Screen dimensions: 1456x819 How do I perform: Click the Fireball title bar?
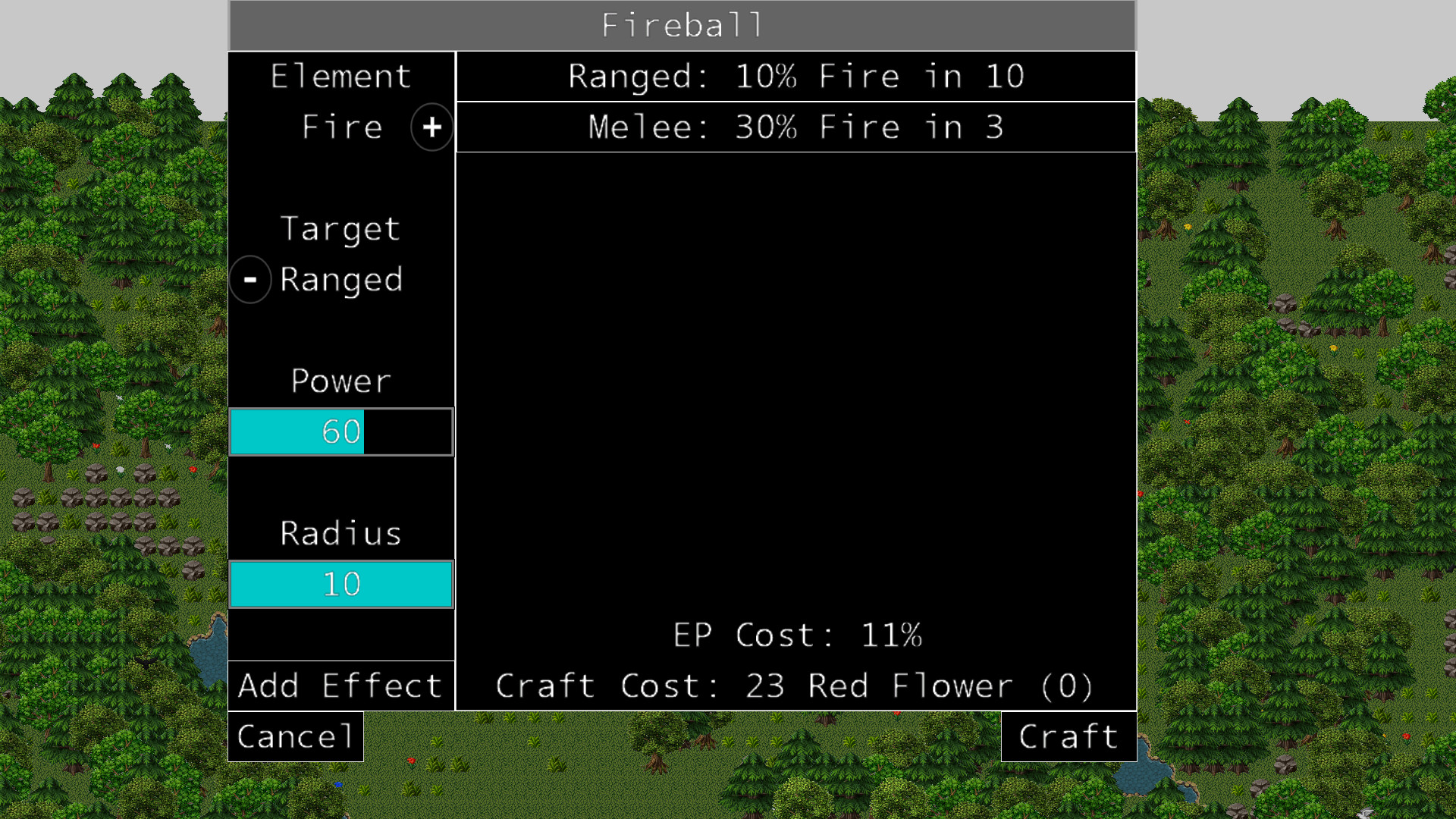click(681, 24)
